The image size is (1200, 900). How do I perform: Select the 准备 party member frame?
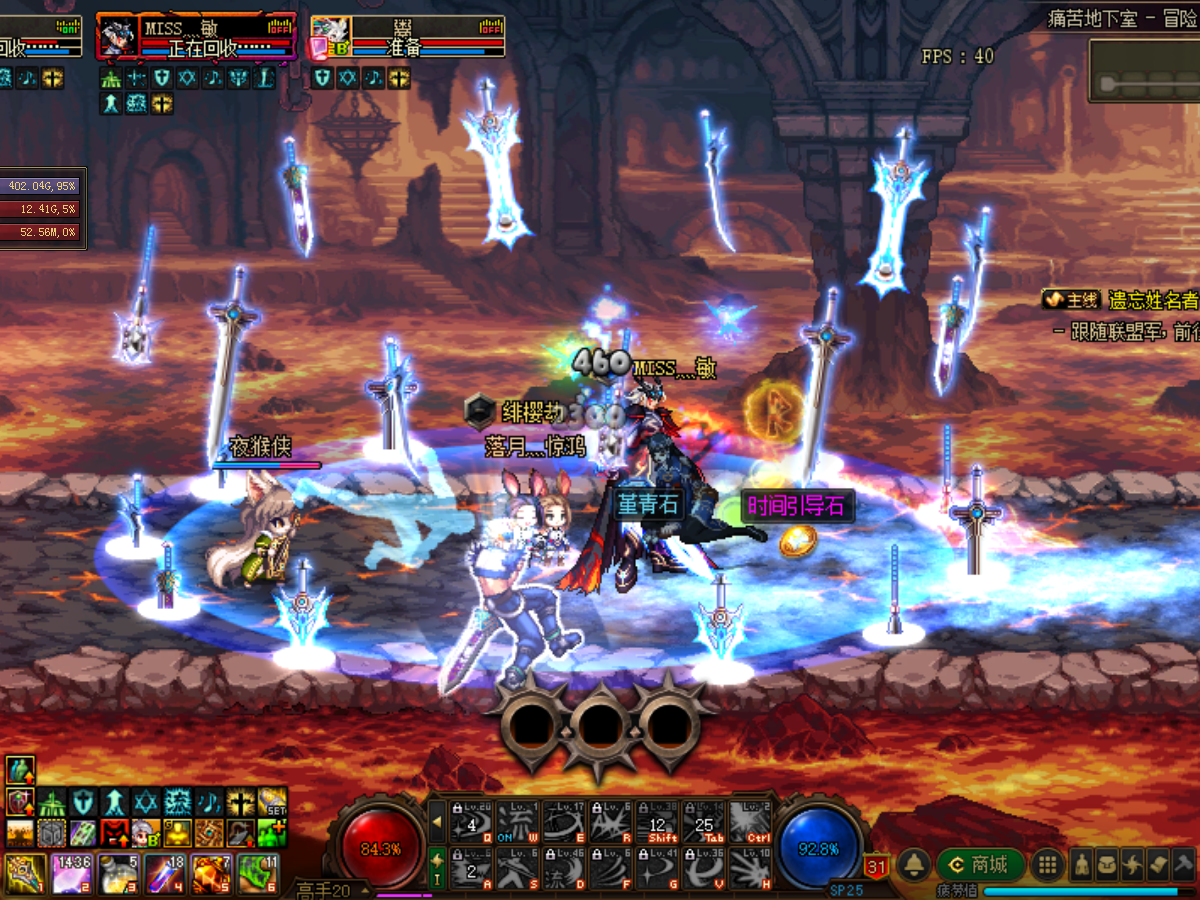point(407,37)
